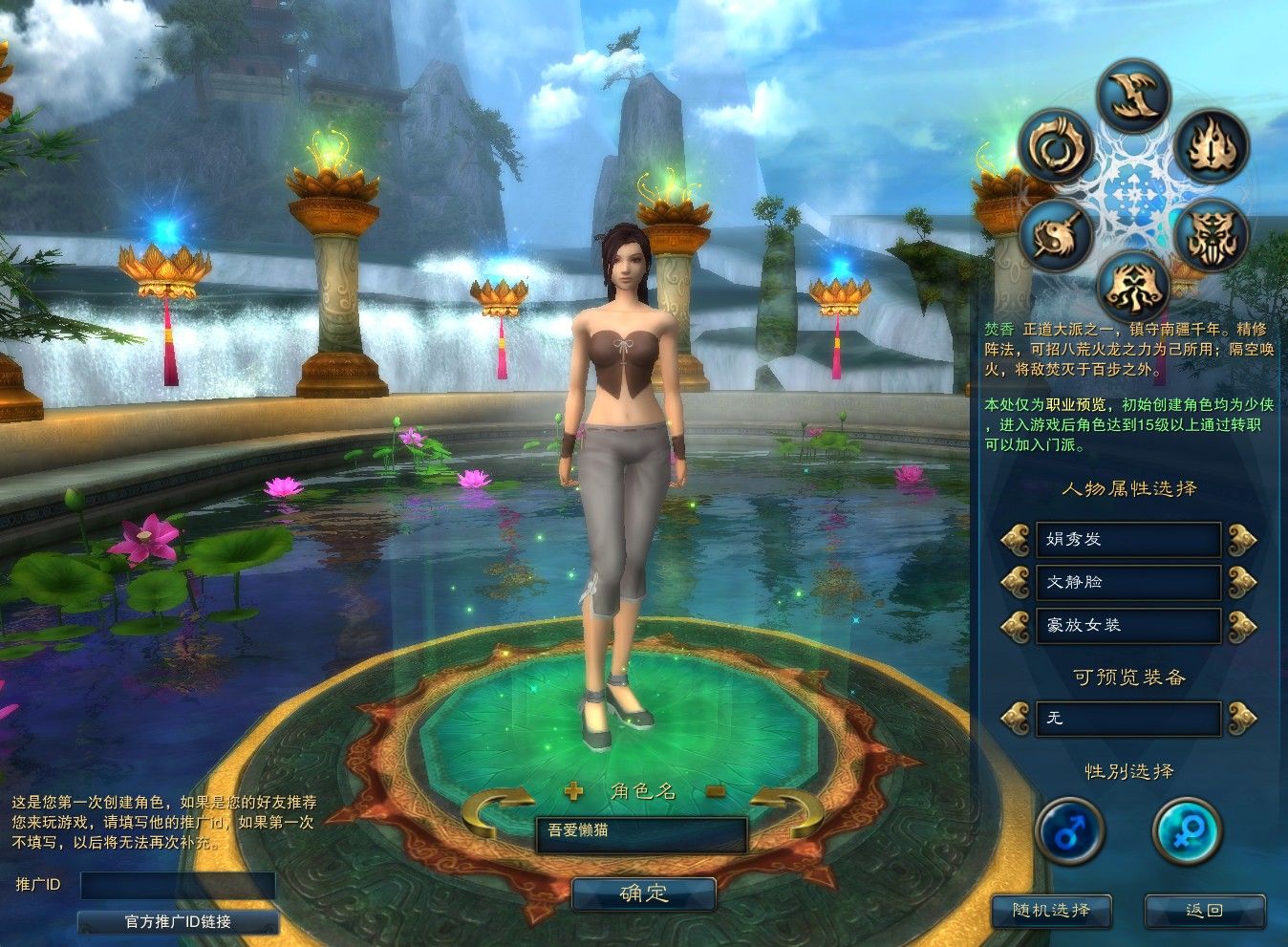Click the 确定 confirm button
This screenshot has height=947, width=1288.
644,893
